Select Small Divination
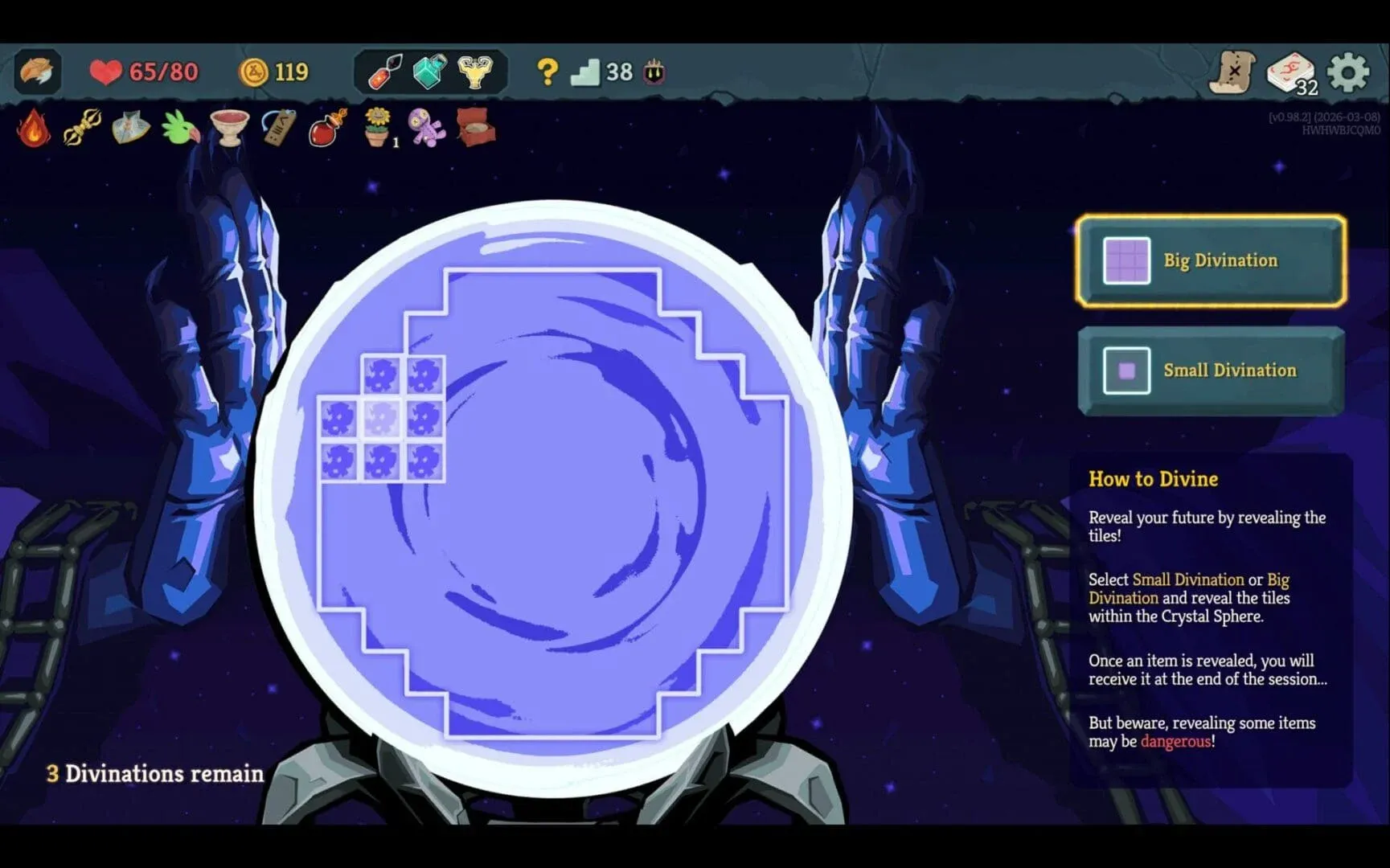This screenshot has height=868, width=1390. 1209,371
